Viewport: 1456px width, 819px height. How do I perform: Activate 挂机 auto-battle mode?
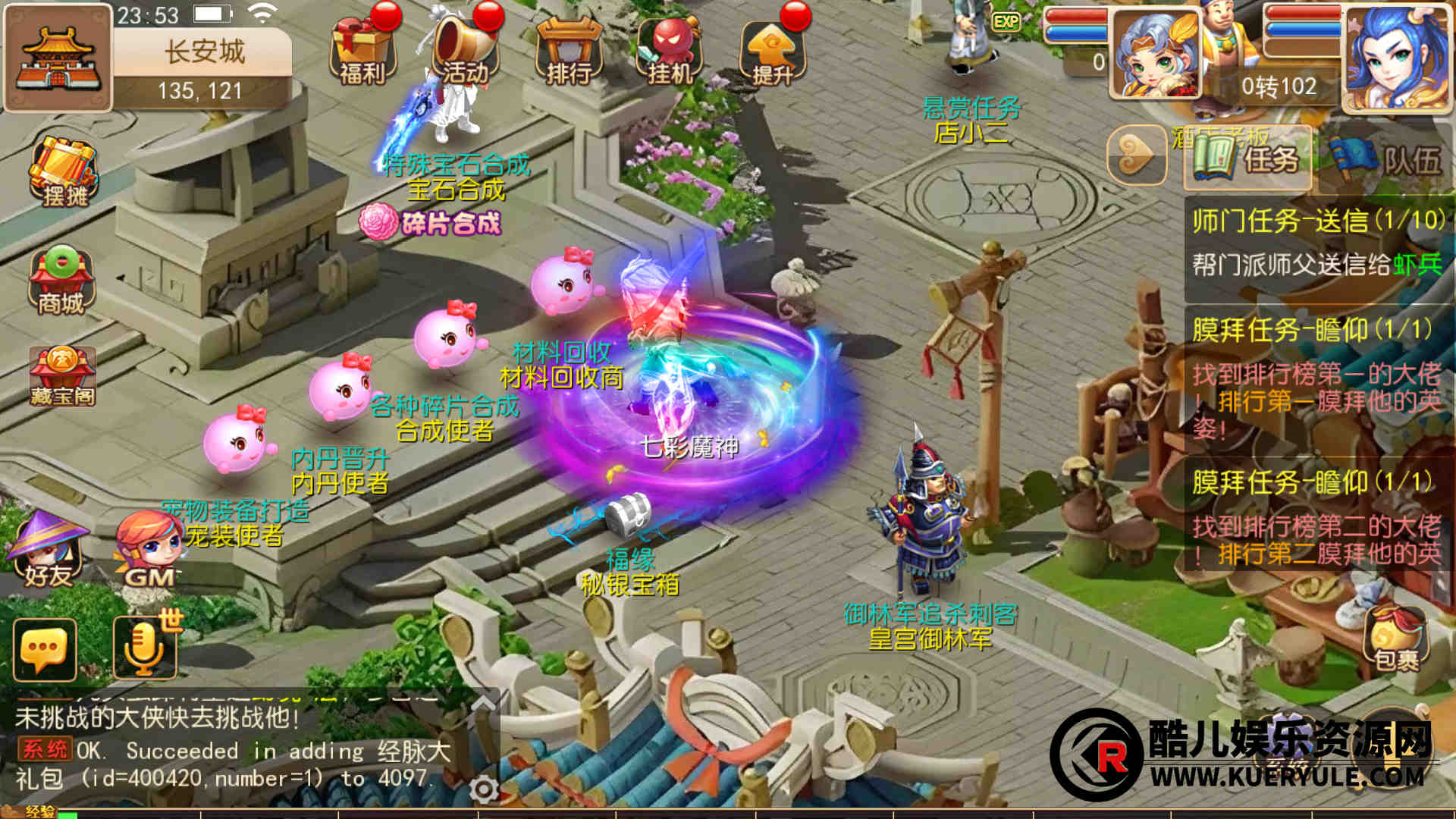(x=670, y=50)
